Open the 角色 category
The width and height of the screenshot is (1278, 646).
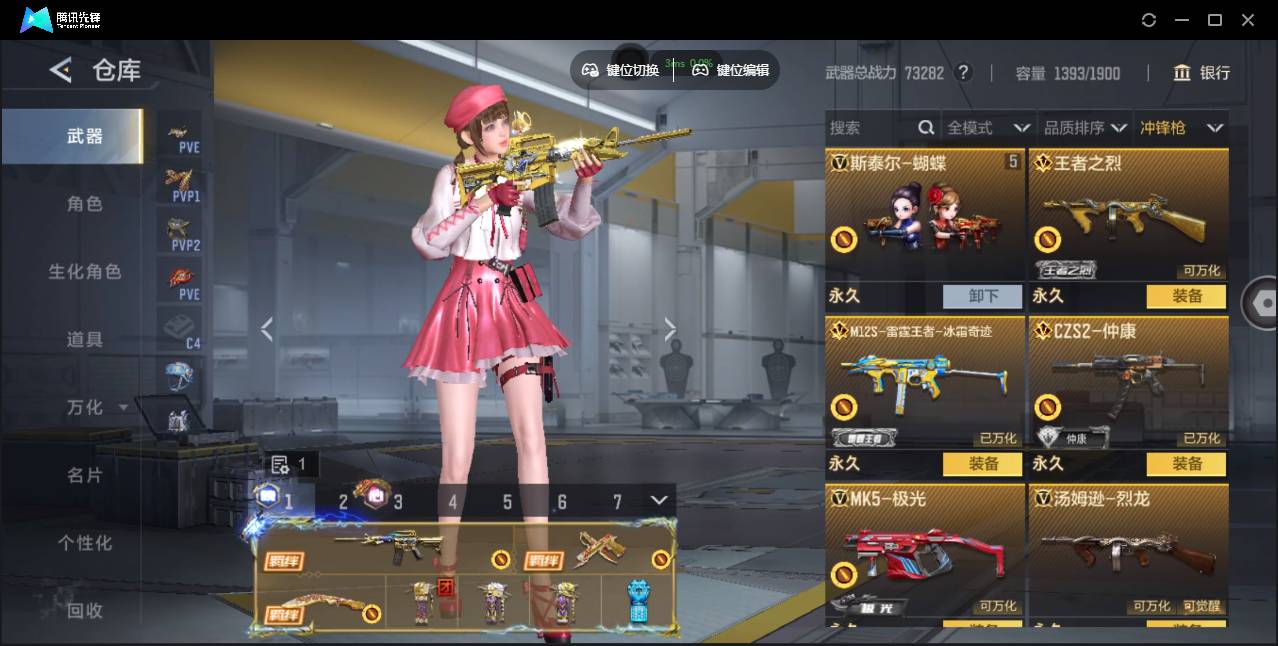point(85,204)
